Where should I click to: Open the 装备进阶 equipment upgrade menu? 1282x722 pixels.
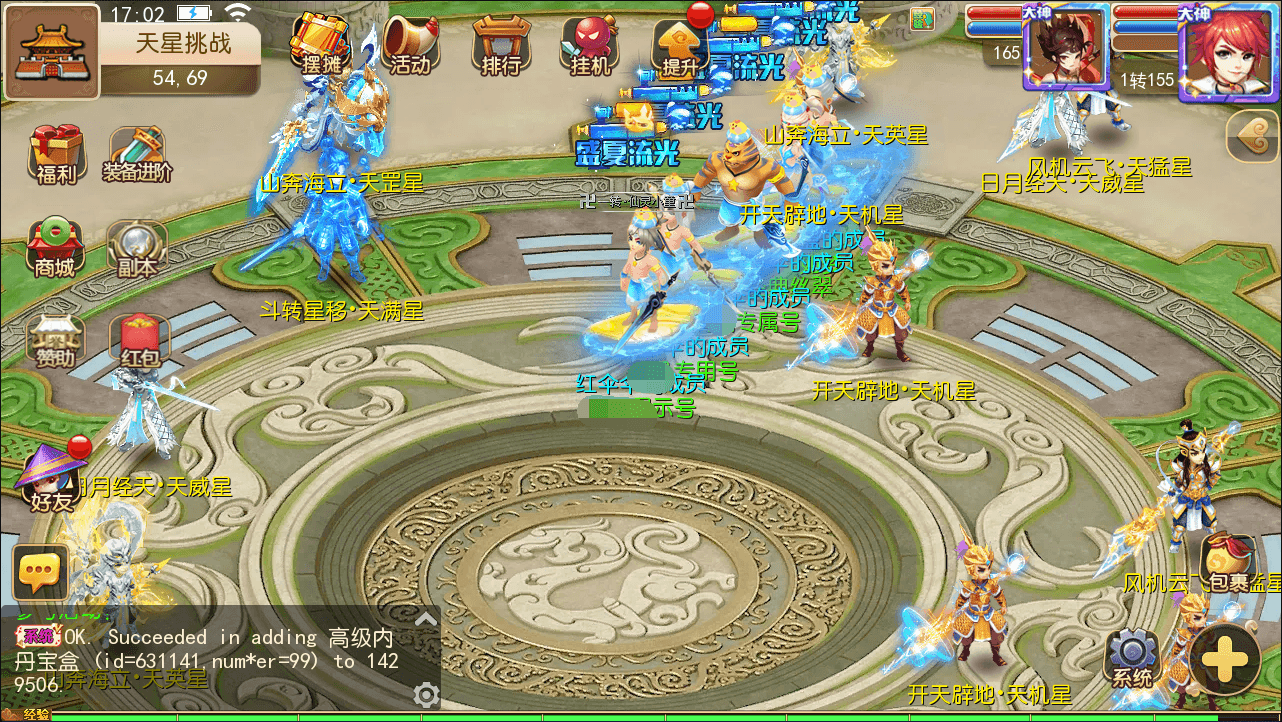pyautogui.click(x=137, y=155)
